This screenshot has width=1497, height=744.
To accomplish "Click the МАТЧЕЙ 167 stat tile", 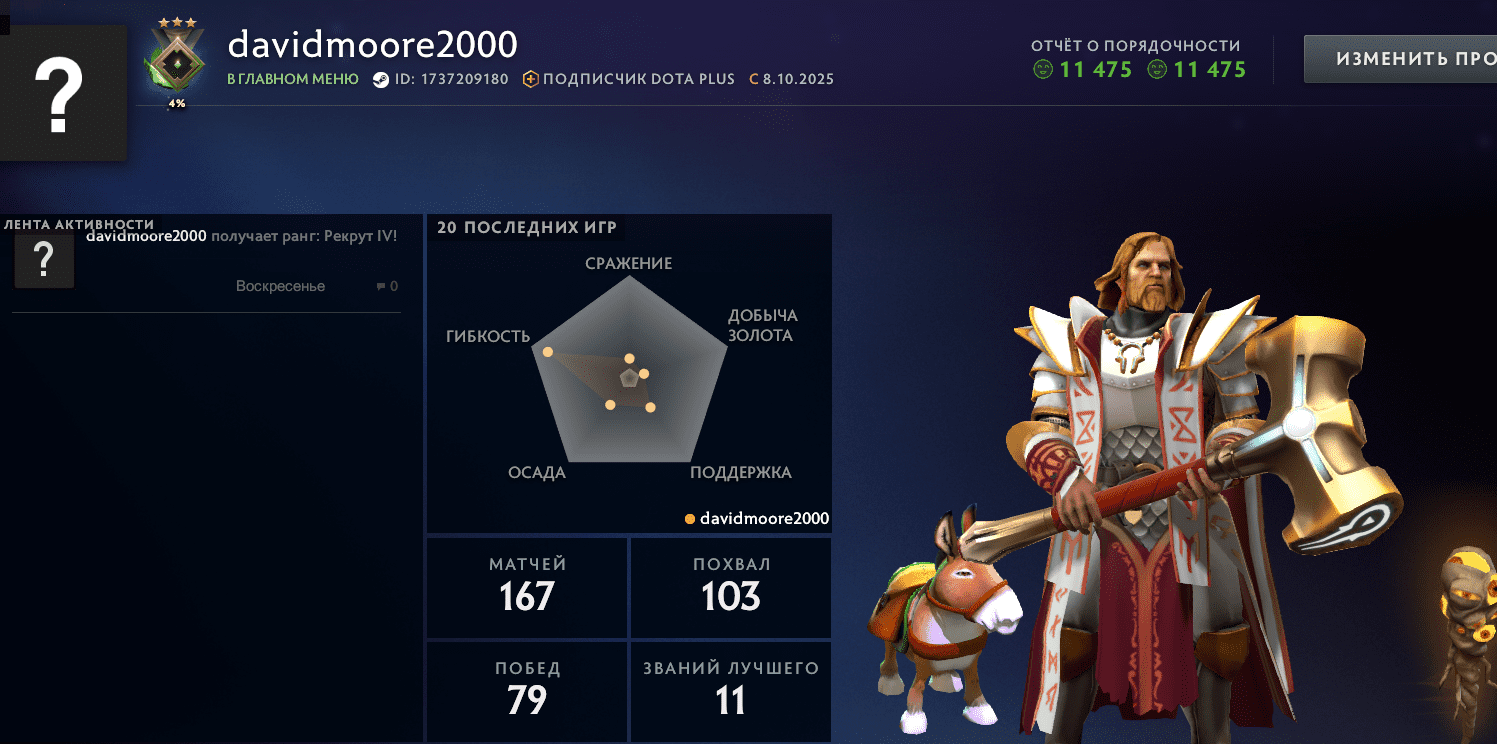I will tap(526, 588).
